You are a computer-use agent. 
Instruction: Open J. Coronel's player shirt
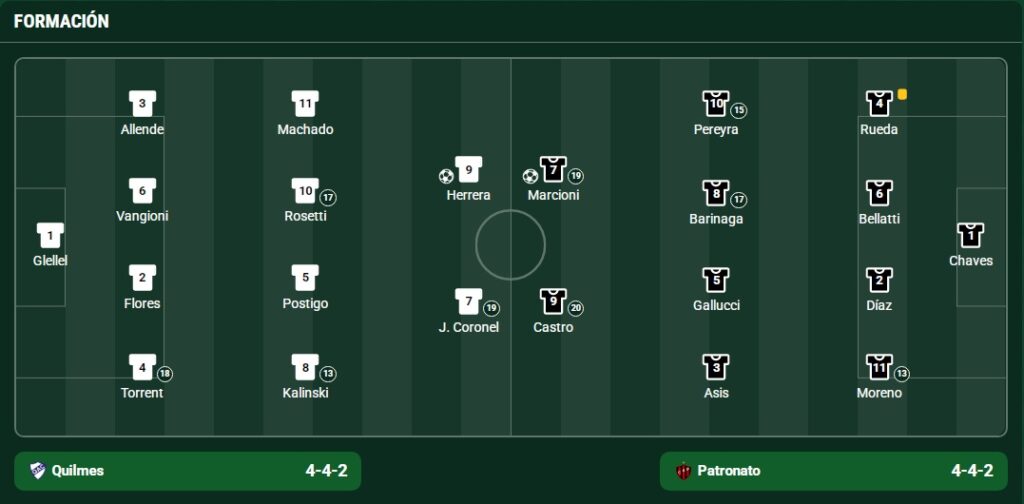(468, 301)
